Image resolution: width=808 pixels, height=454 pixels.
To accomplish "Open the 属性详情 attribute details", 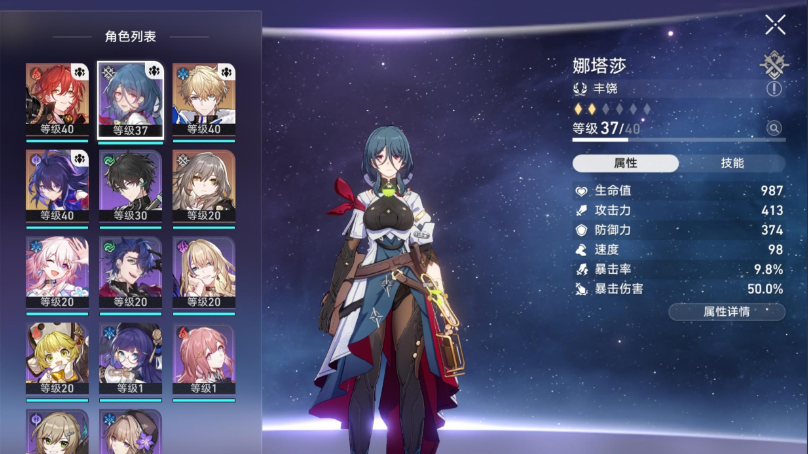I will [x=726, y=312].
